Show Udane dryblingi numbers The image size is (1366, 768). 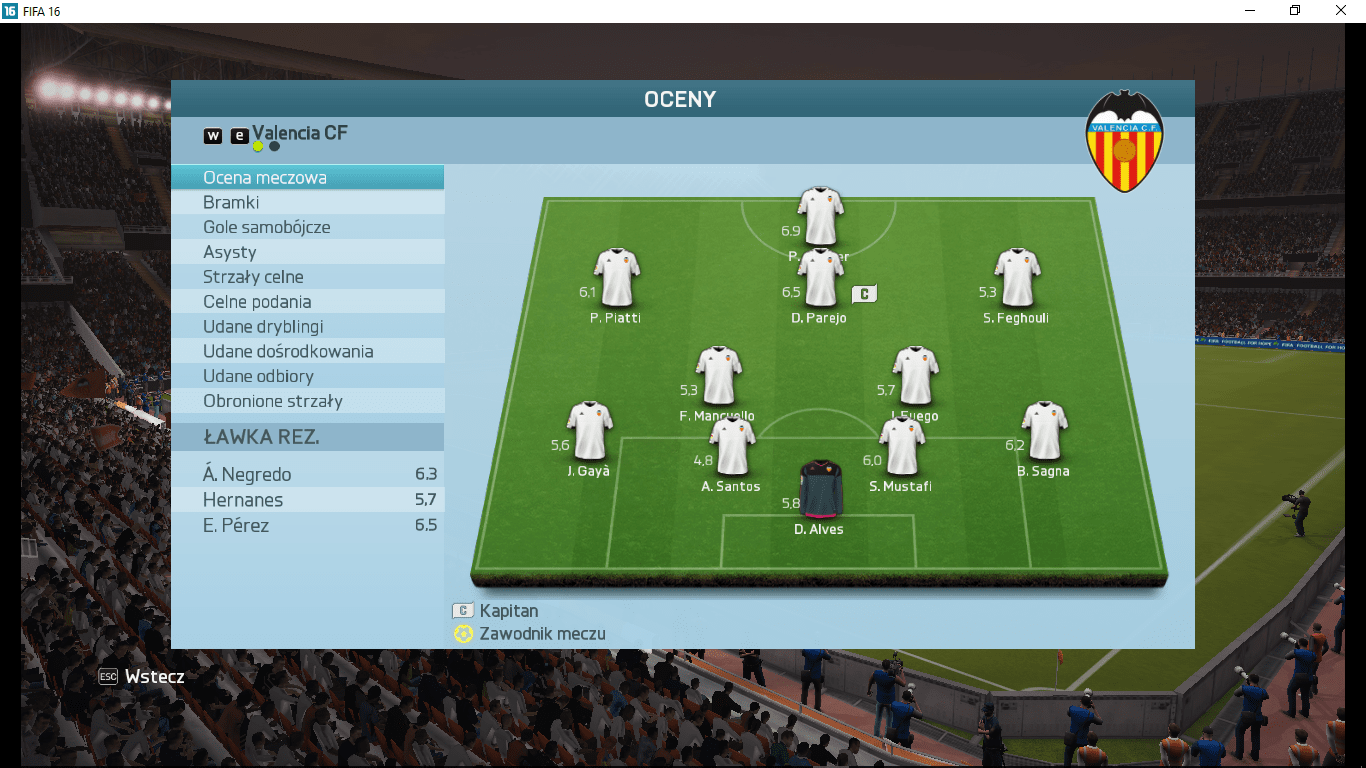(307, 327)
